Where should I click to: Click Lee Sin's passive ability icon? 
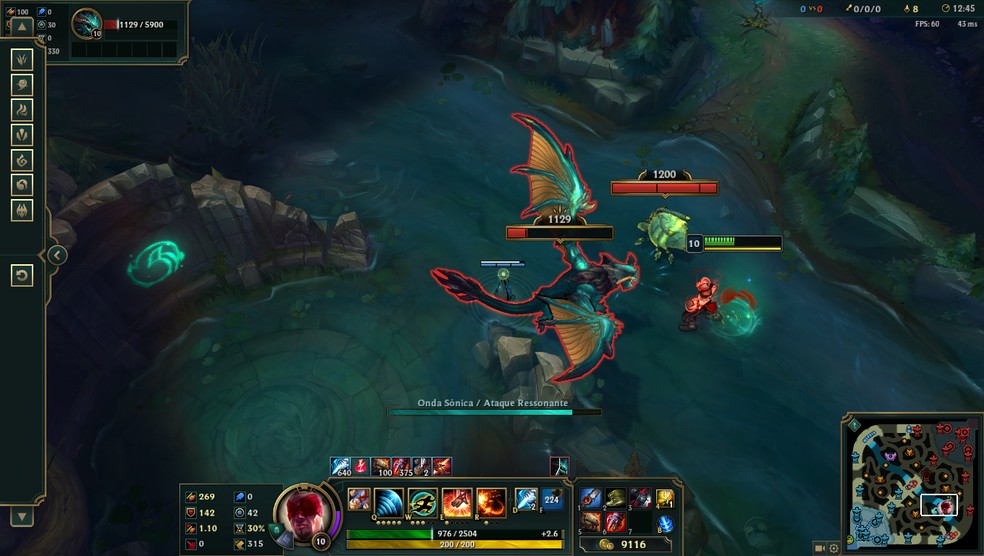359,499
